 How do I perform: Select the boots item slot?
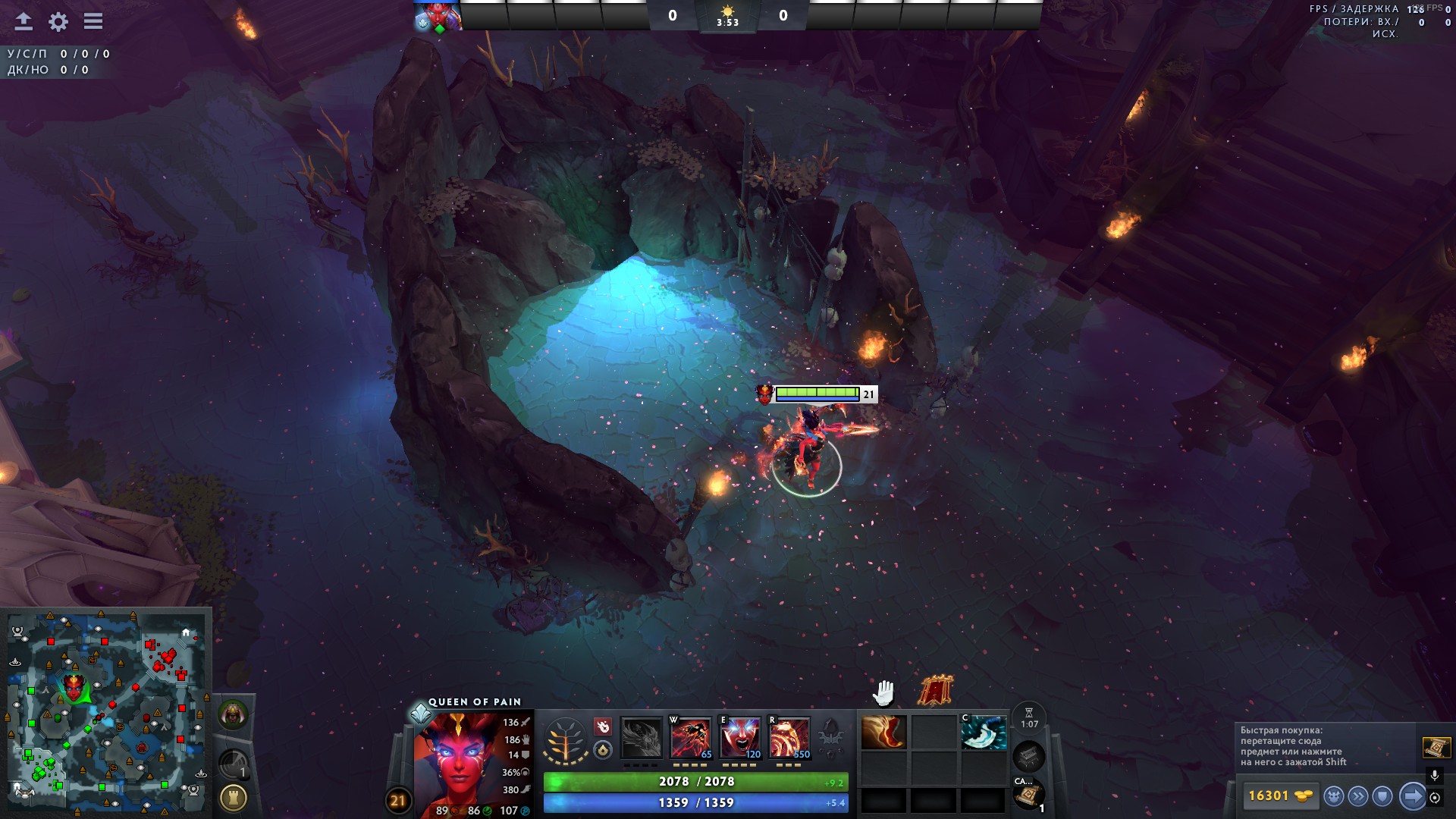click(x=883, y=733)
